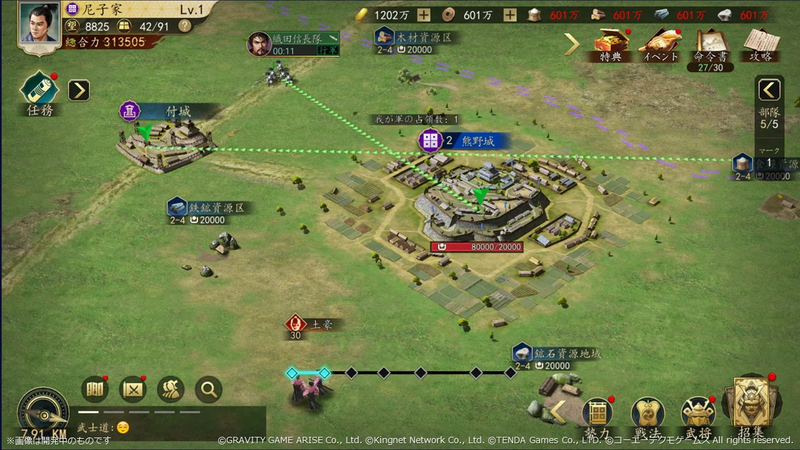Add copper coins with the second plus button
Image resolution: width=800 pixels, height=450 pixels.
tap(510, 14)
